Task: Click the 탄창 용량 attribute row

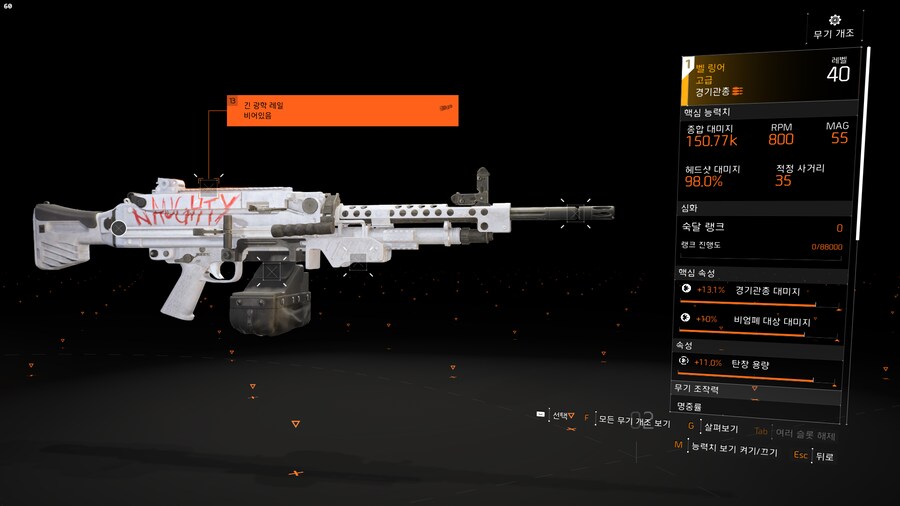Action: point(762,364)
